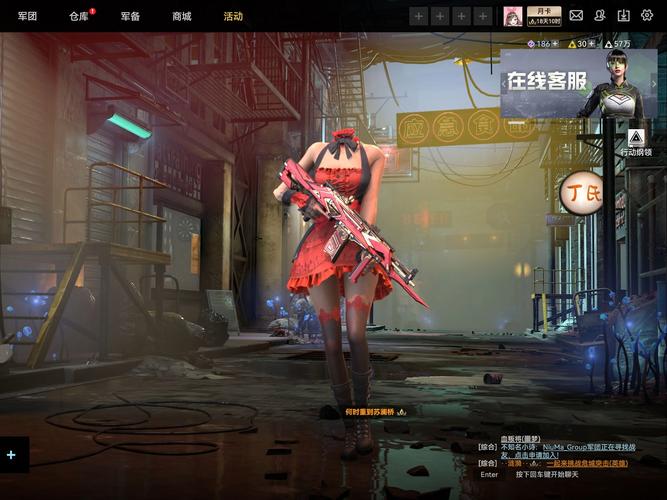Select the 活动 events tab

[233, 16]
